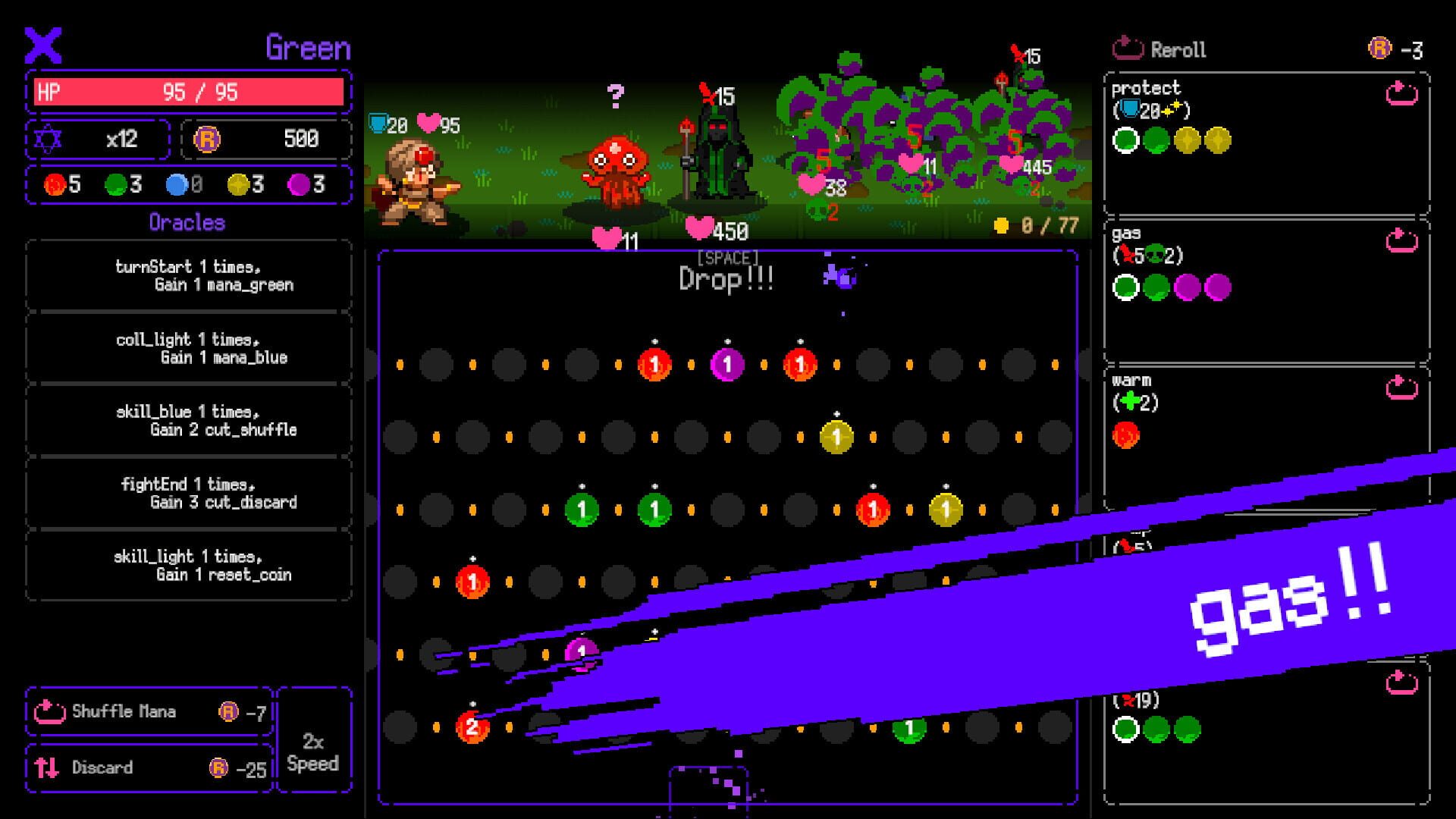The width and height of the screenshot is (1456, 819).
Task: Expand the fightEnd oracle entry
Action: (187, 494)
